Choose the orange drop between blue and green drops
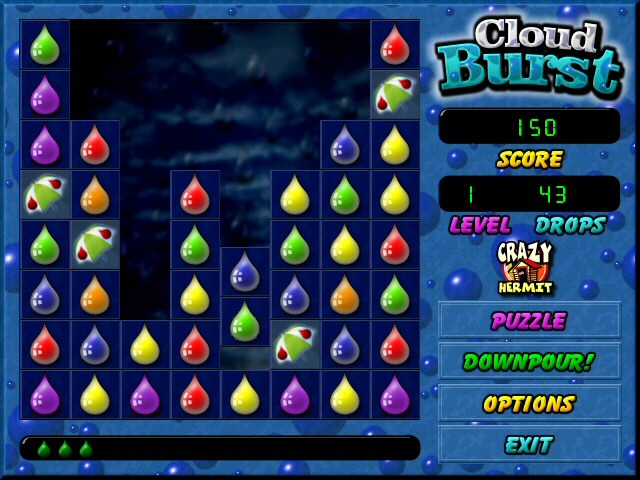Image resolution: width=640 pixels, height=480 pixels. (x=345, y=294)
